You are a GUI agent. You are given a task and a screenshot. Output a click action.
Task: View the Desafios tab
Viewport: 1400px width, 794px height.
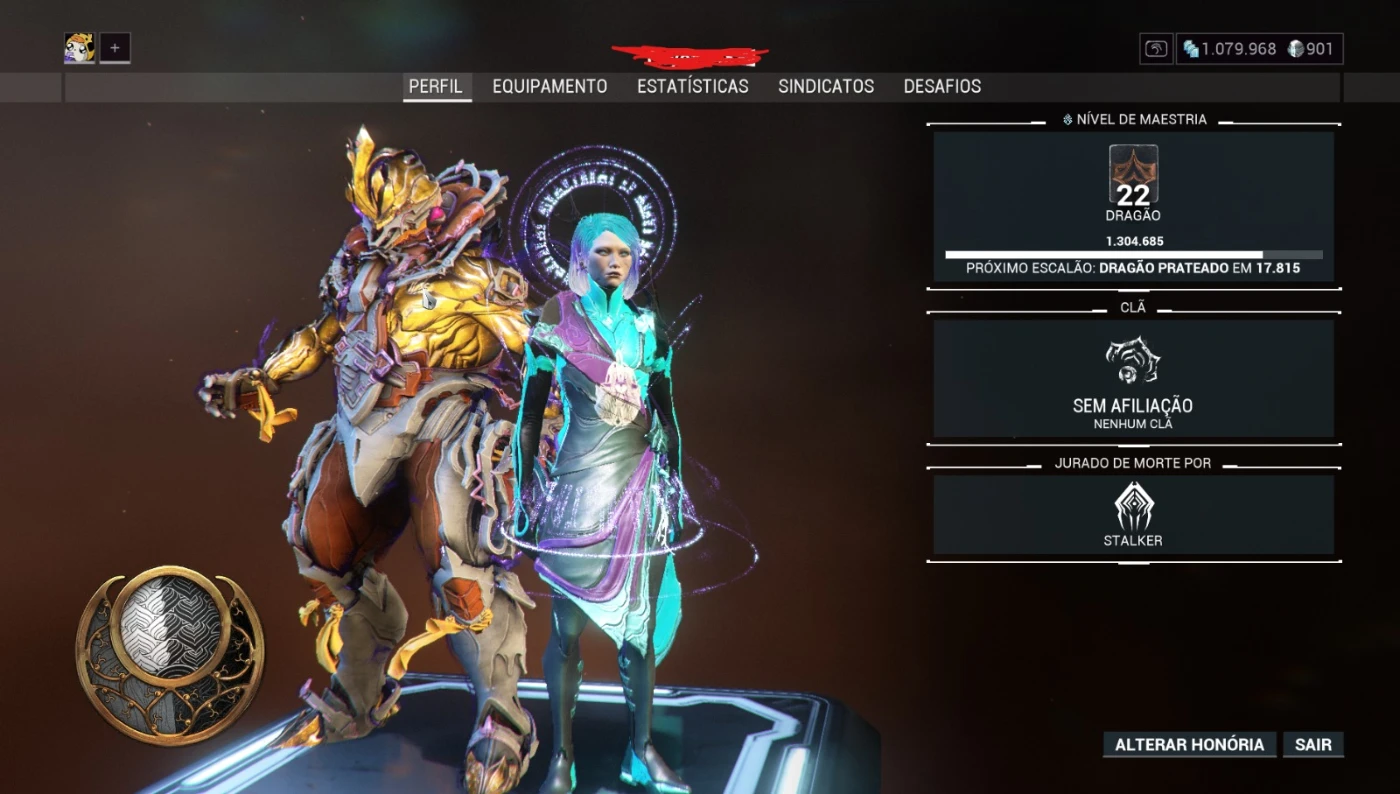tap(942, 87)
